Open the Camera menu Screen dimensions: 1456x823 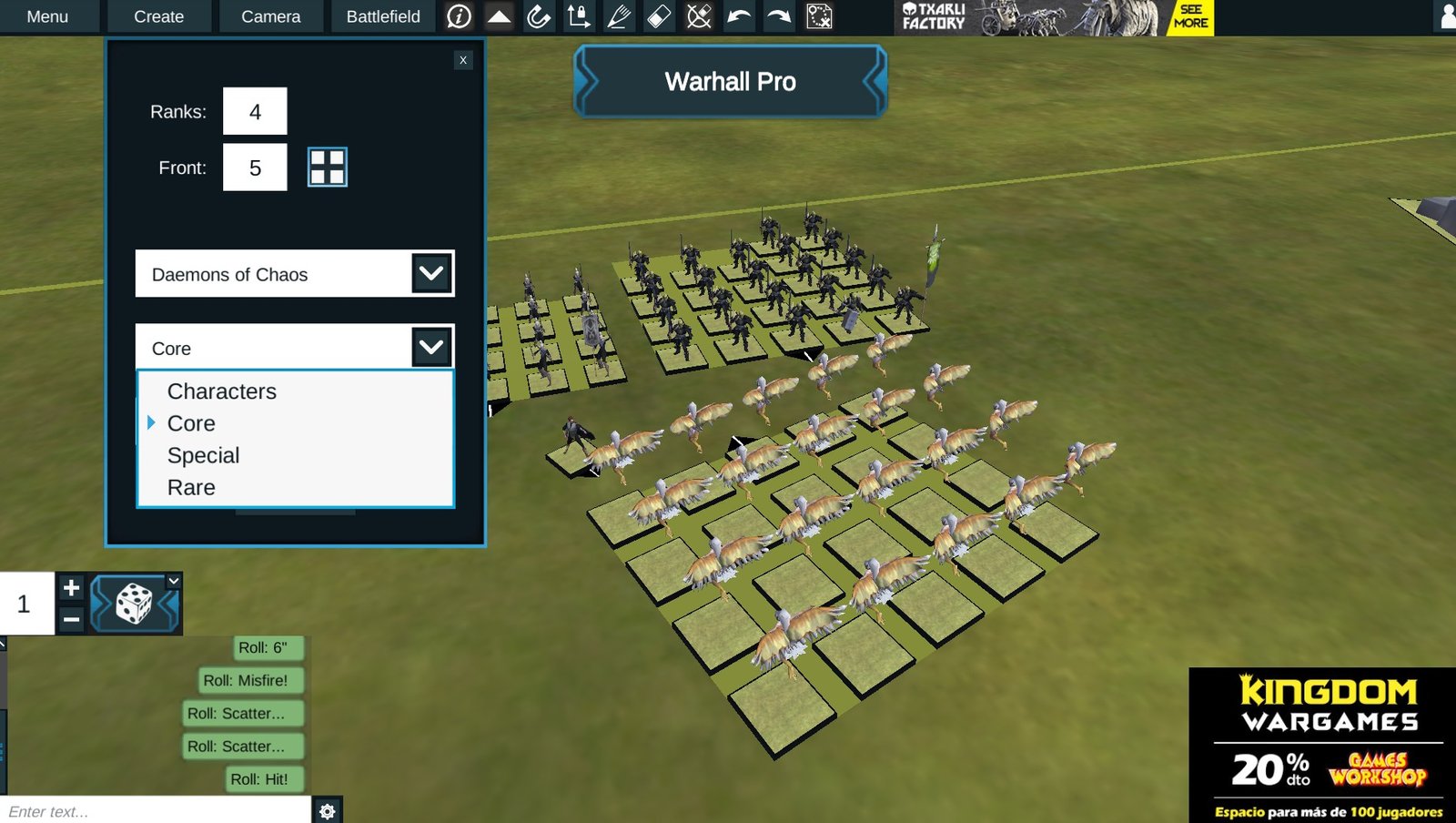pyautogui.click(x=270, y=15)
